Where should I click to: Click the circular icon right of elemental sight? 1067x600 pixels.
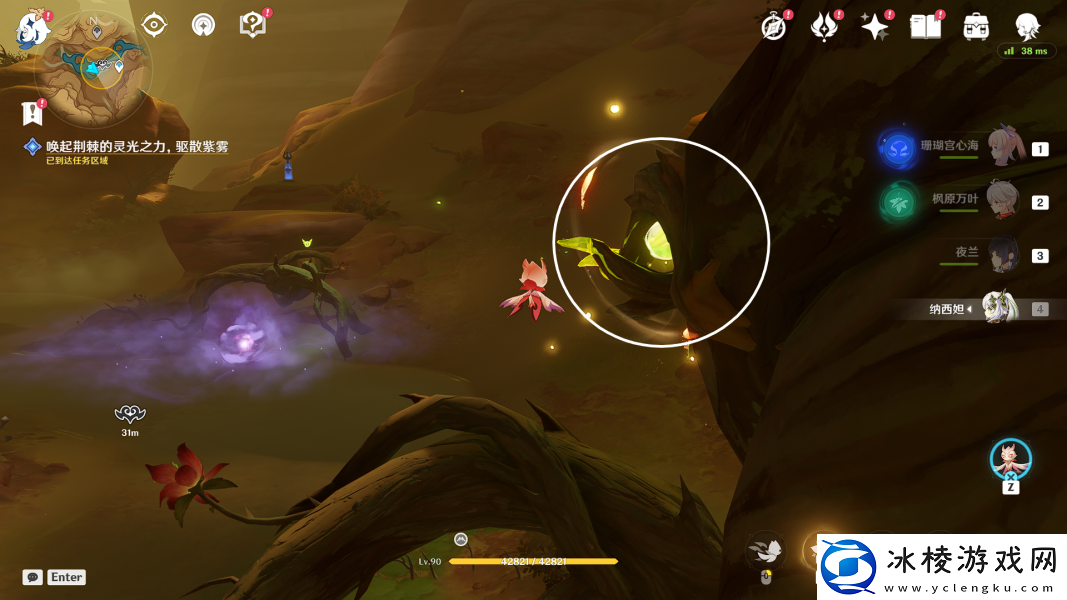click(x=203, y=25)
